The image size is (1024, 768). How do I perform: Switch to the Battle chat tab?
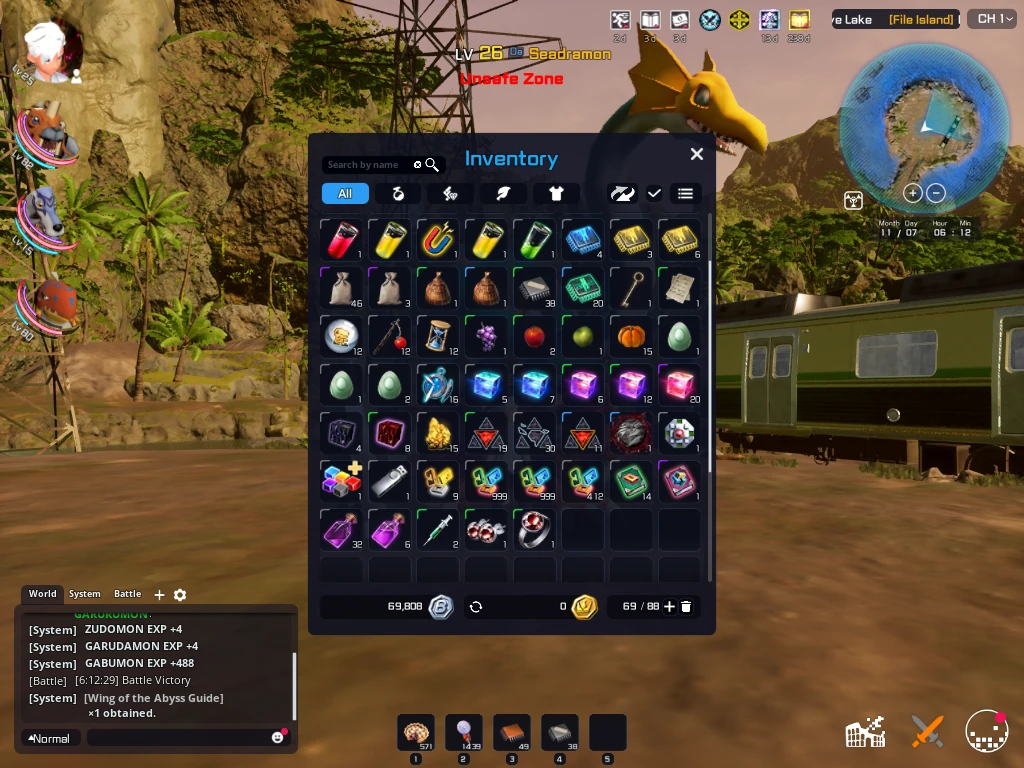127,594
